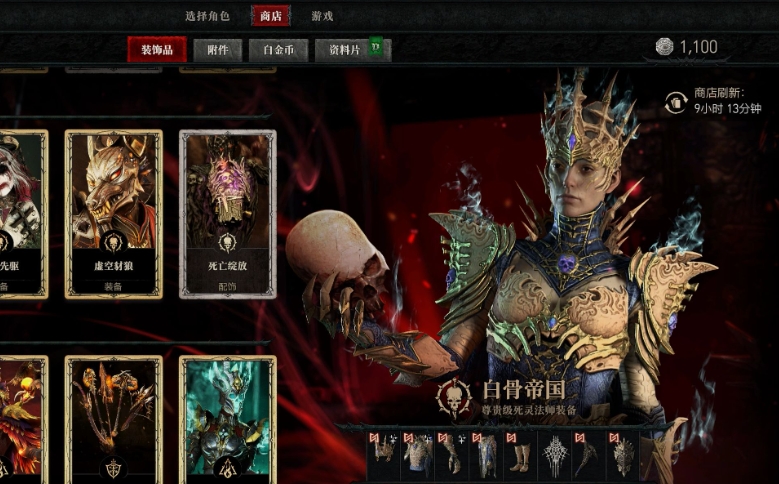Screen dimensions: 779x484
Task: Go to the 游戏 game tab
Action: click(x=322, y=16)
